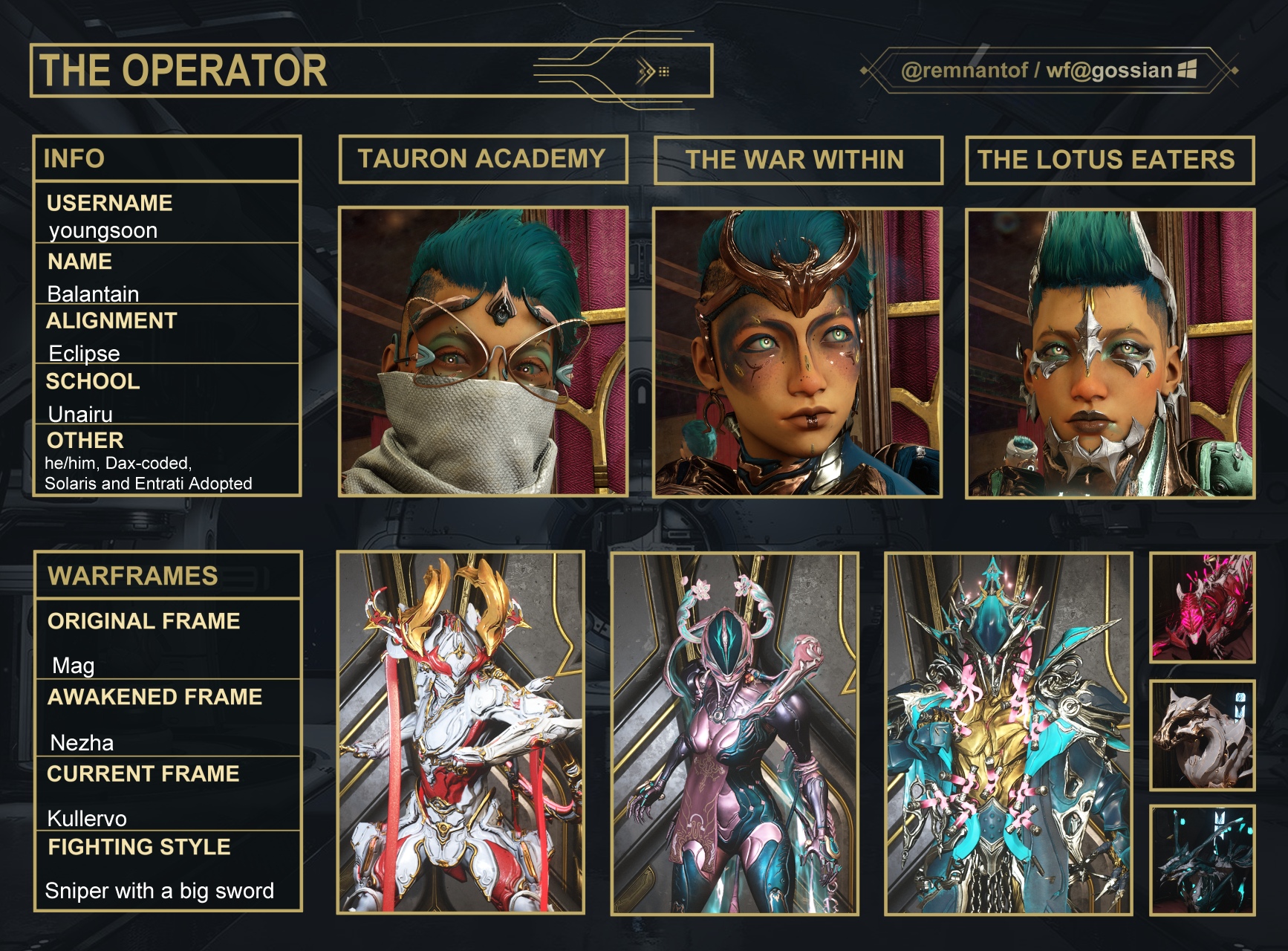The width and height of the screenshot is (1288, 951).
Task: Open the dark teal creature thumbnail
Action: pyautogui.click(x=1202, y=860)
